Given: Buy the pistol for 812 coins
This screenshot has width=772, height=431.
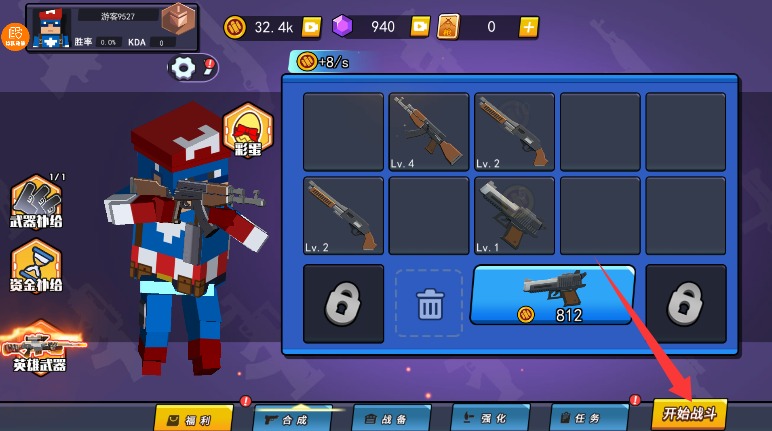Looking at the screenshot, I should pyautogui.click(x=552, y=296).
